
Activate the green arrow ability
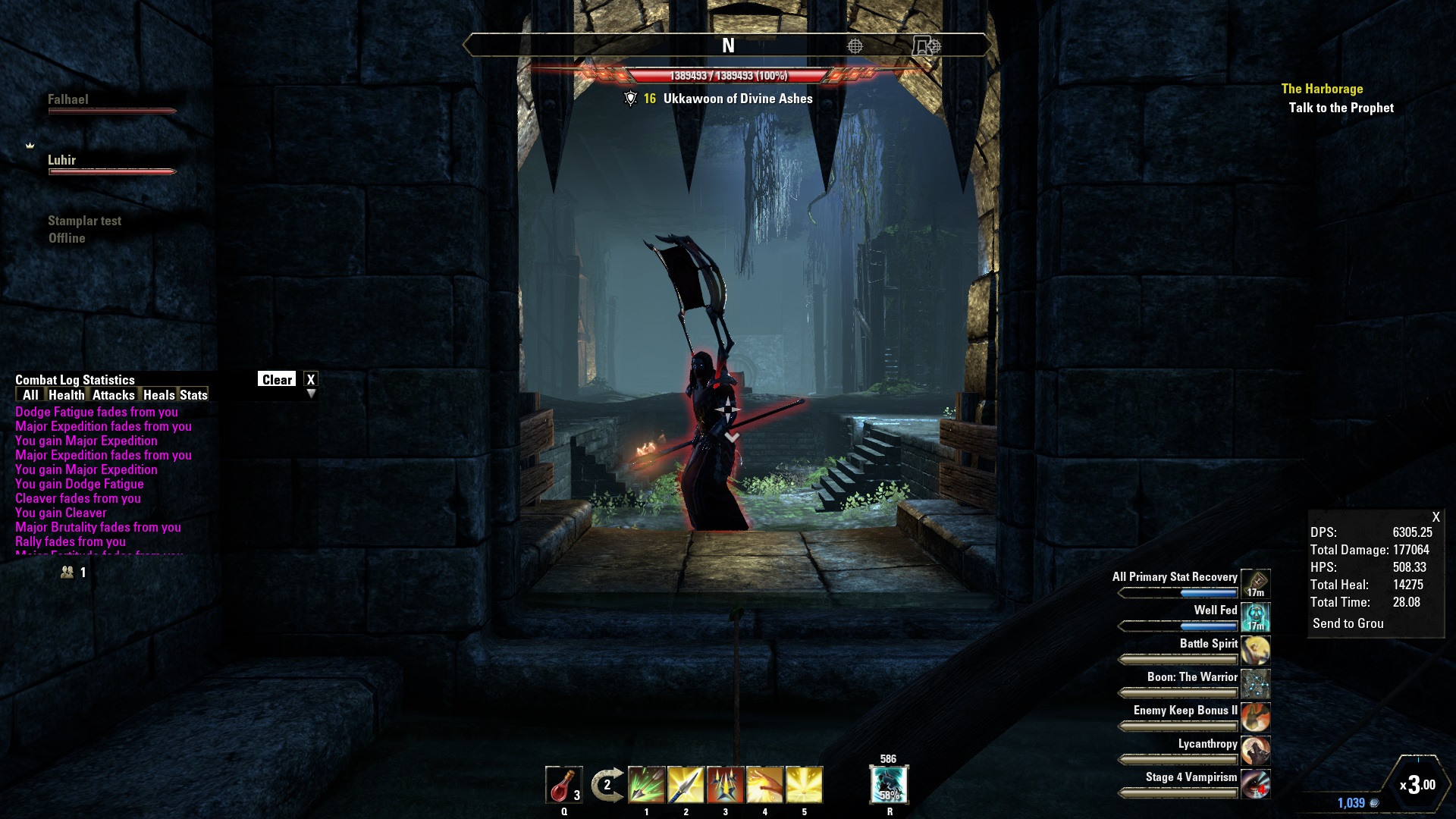click(646, 785)
